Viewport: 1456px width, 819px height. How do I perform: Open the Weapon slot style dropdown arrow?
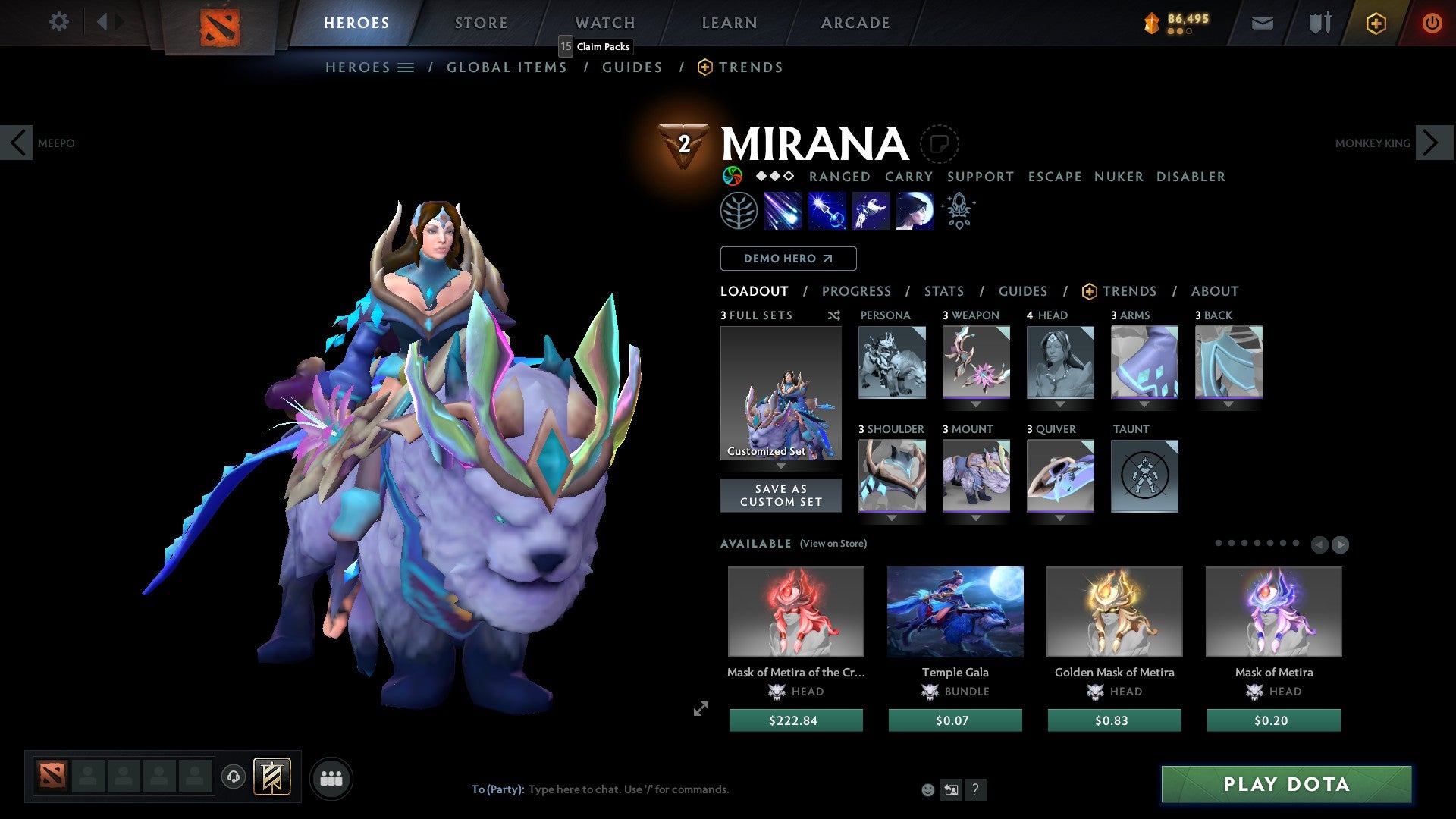(976, 405)
